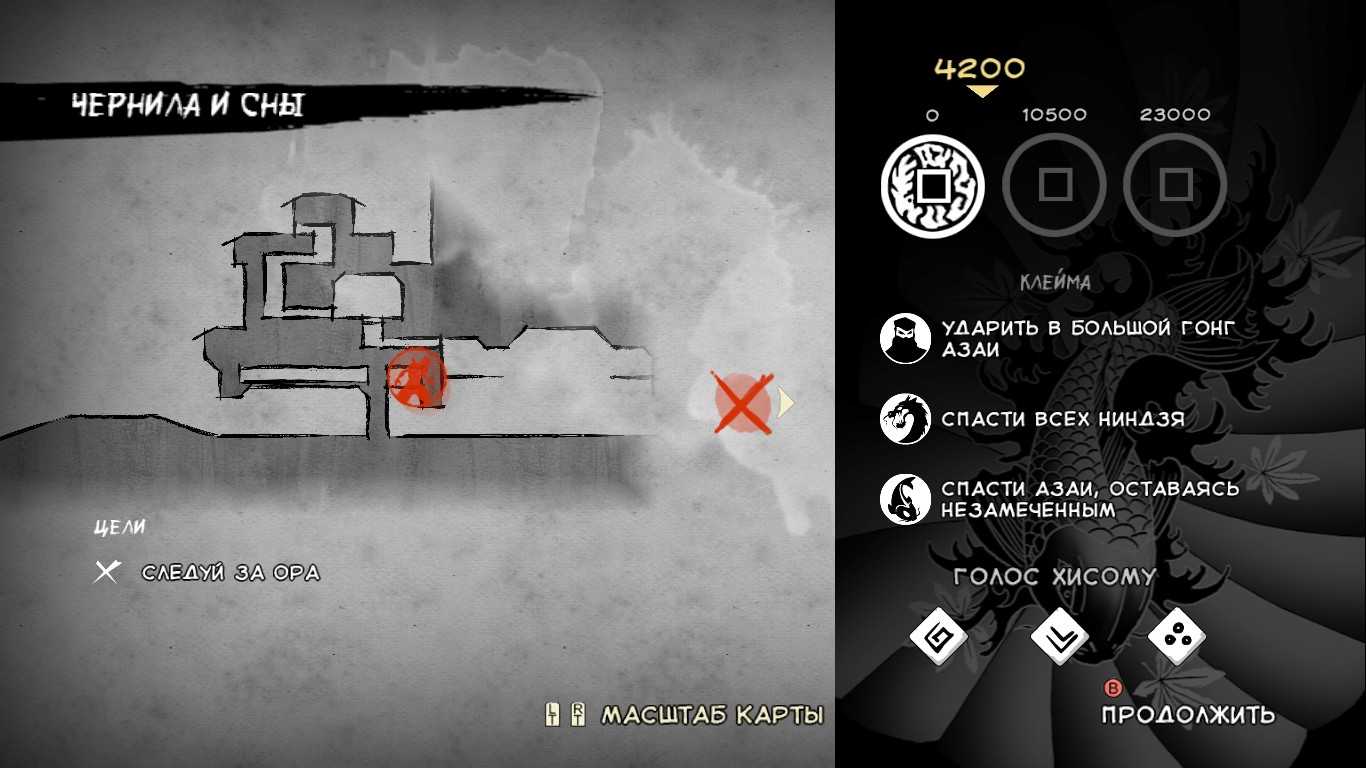Click the Масштаб карты map zoom label
The width and height of the screenshot is (1366, 768).
pos(711,715)
